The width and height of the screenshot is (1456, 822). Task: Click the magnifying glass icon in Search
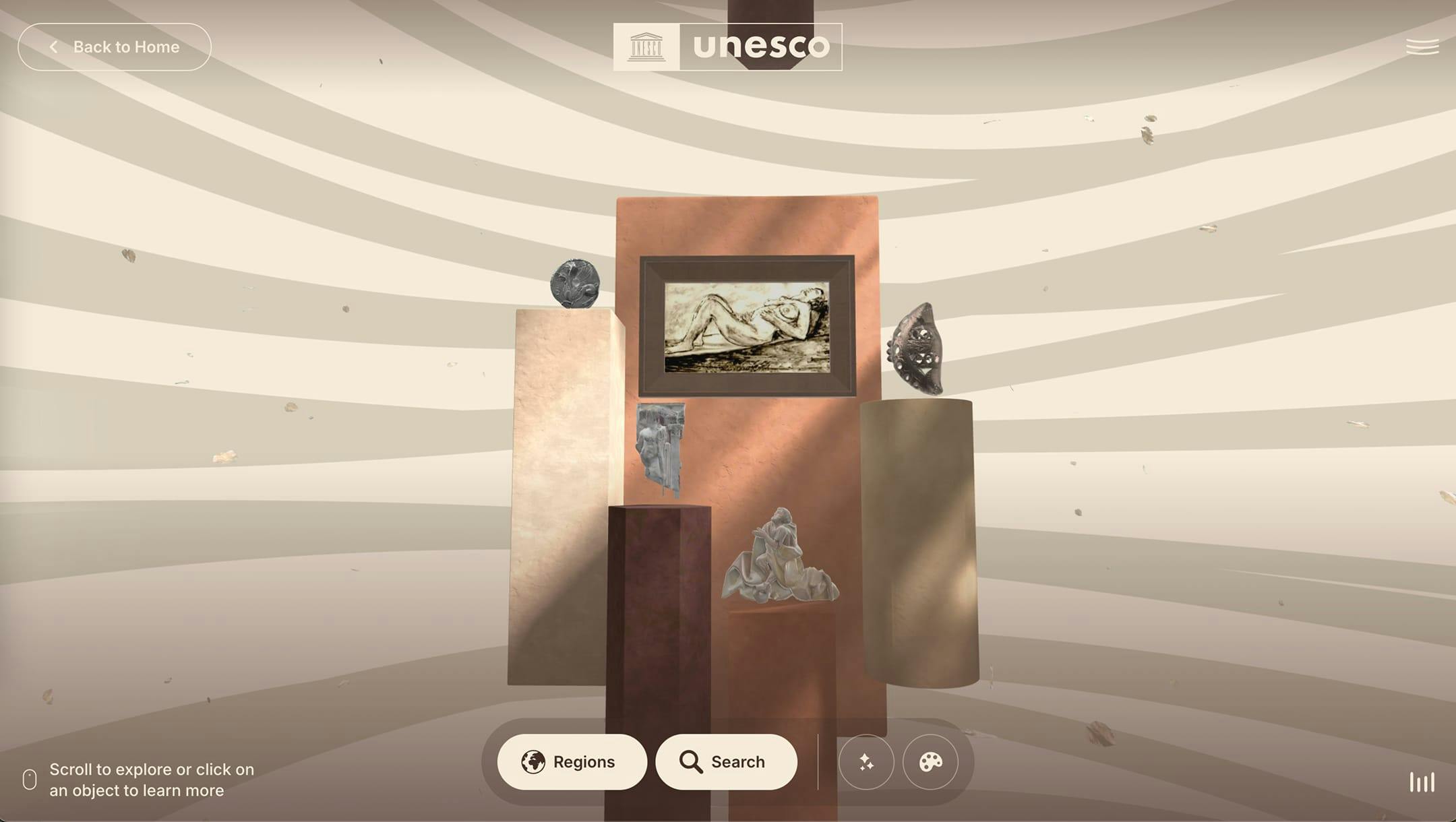point(691,762)
